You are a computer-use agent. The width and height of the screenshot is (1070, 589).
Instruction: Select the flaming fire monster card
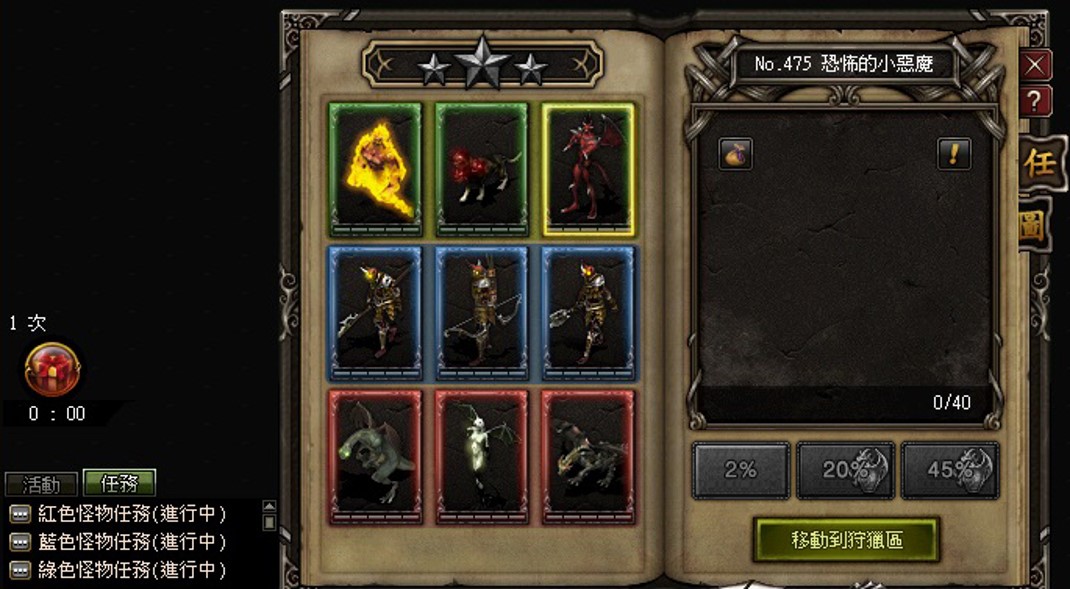[375, 169]
